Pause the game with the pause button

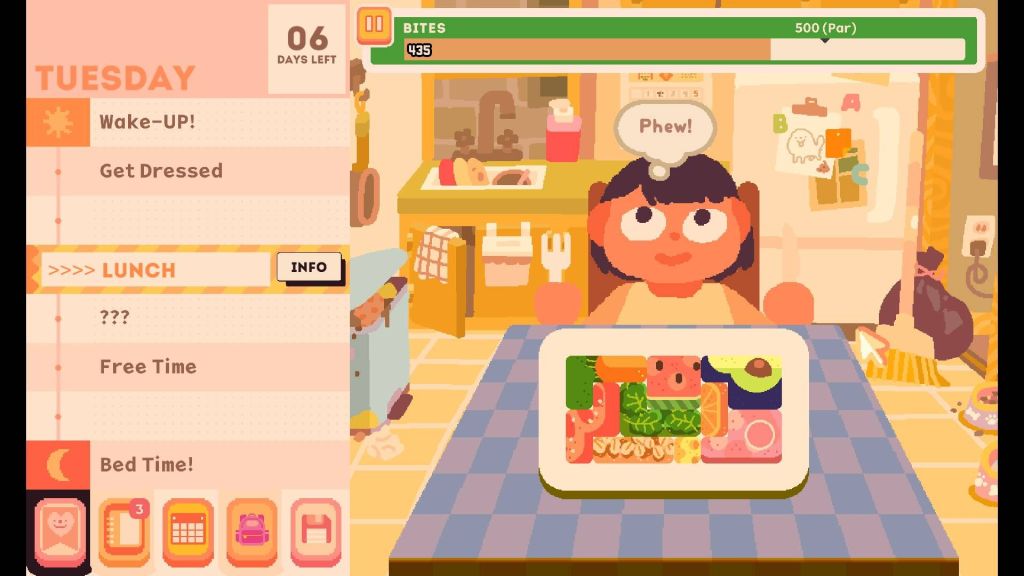click(x=374, y=24)
